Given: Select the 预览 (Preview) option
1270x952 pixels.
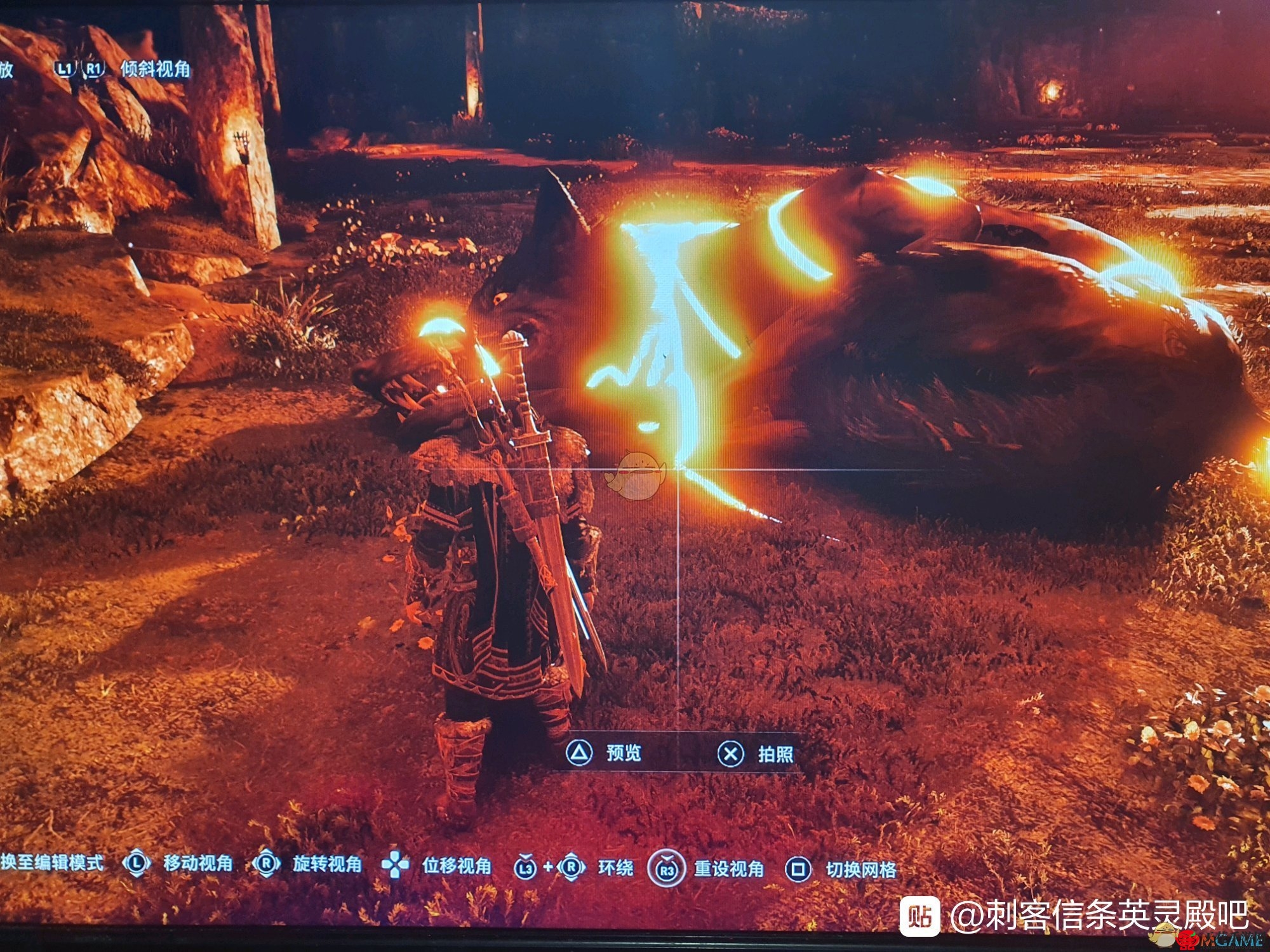Looking at the screenshot, I should click(x=605, y=753).
